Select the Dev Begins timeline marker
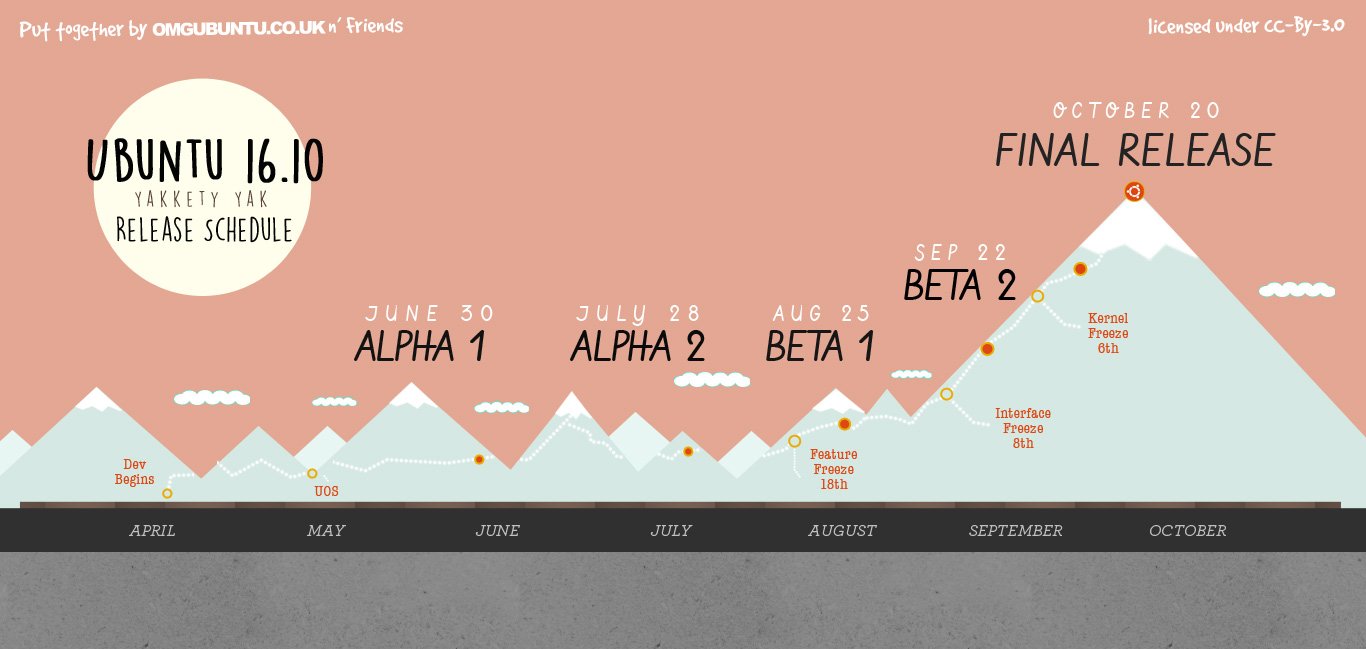 click(167, 493)
